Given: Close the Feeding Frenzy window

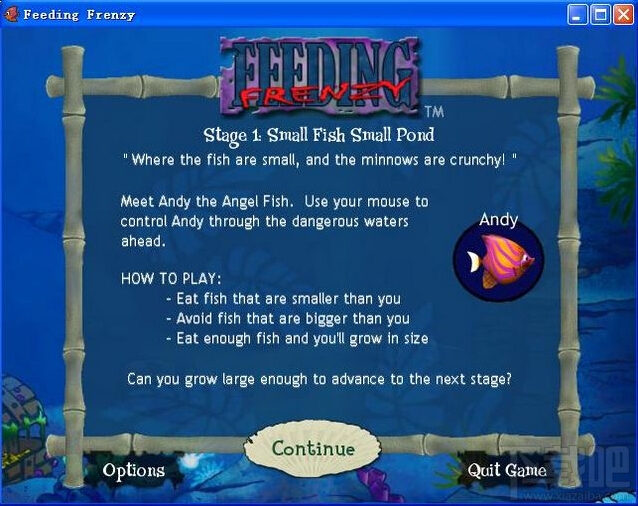Looking at the screenshot, I should click(623, 14).
